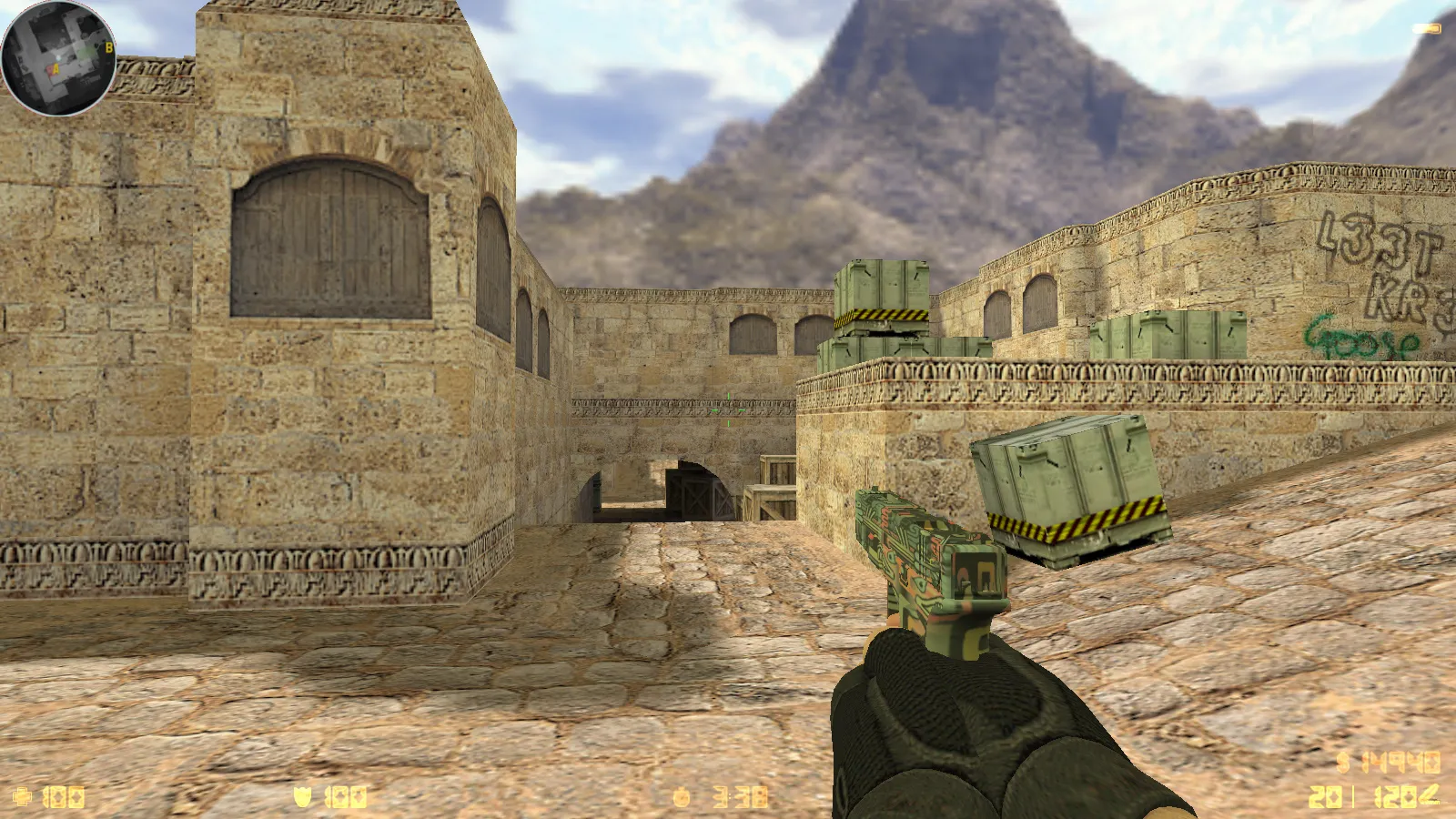
Task: Expand the circular radar map
Action: pyautogui.click(x=58, y=58)
